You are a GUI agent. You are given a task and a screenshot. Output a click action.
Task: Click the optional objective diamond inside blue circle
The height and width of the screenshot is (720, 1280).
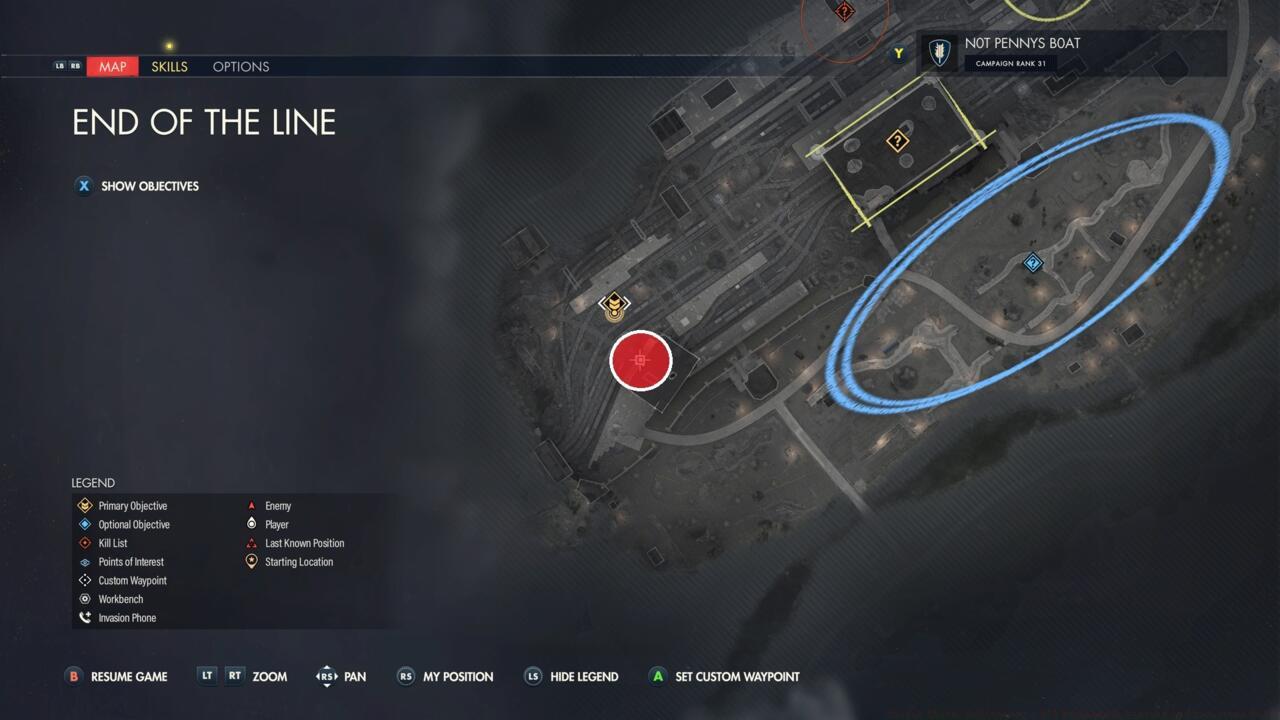(x=1033, y=263)
